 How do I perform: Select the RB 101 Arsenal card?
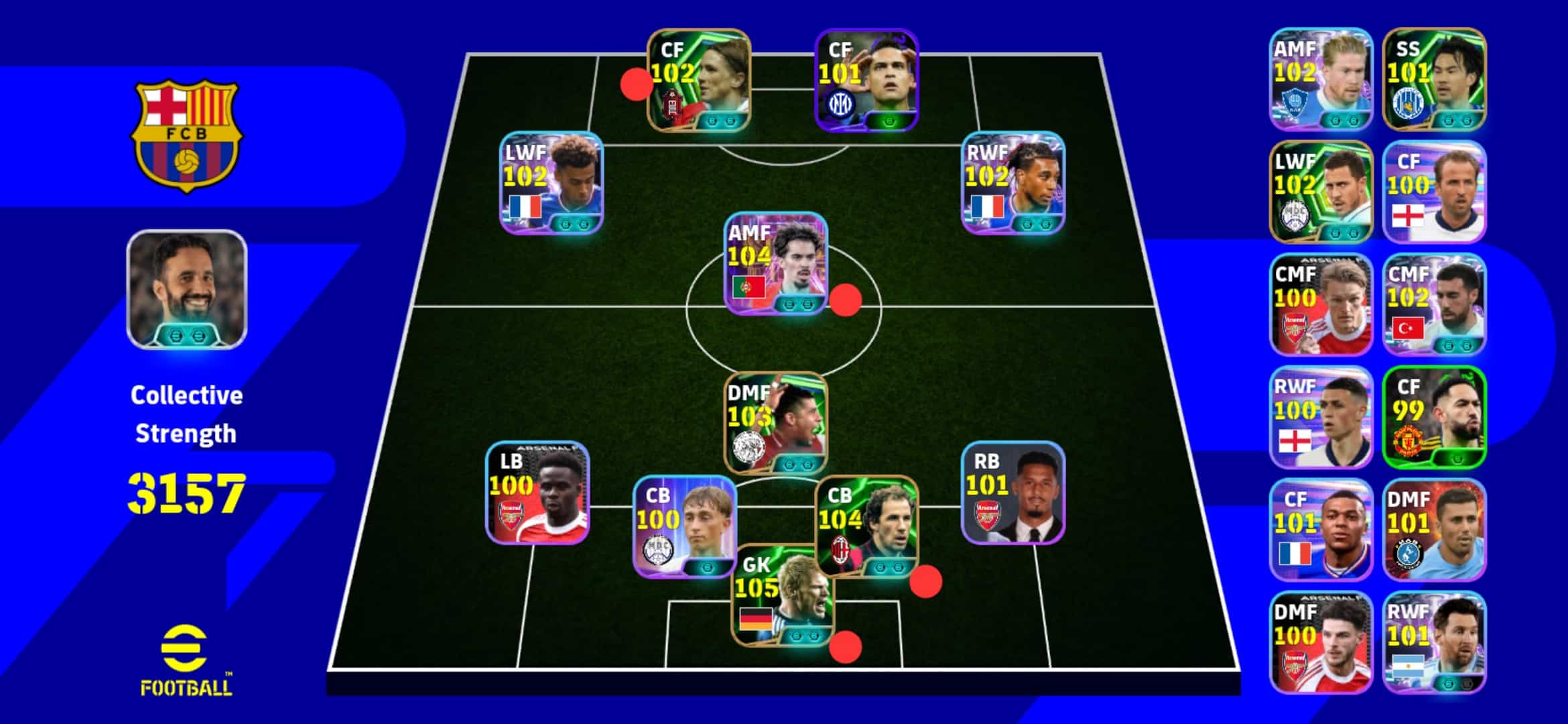(1012, 493)
